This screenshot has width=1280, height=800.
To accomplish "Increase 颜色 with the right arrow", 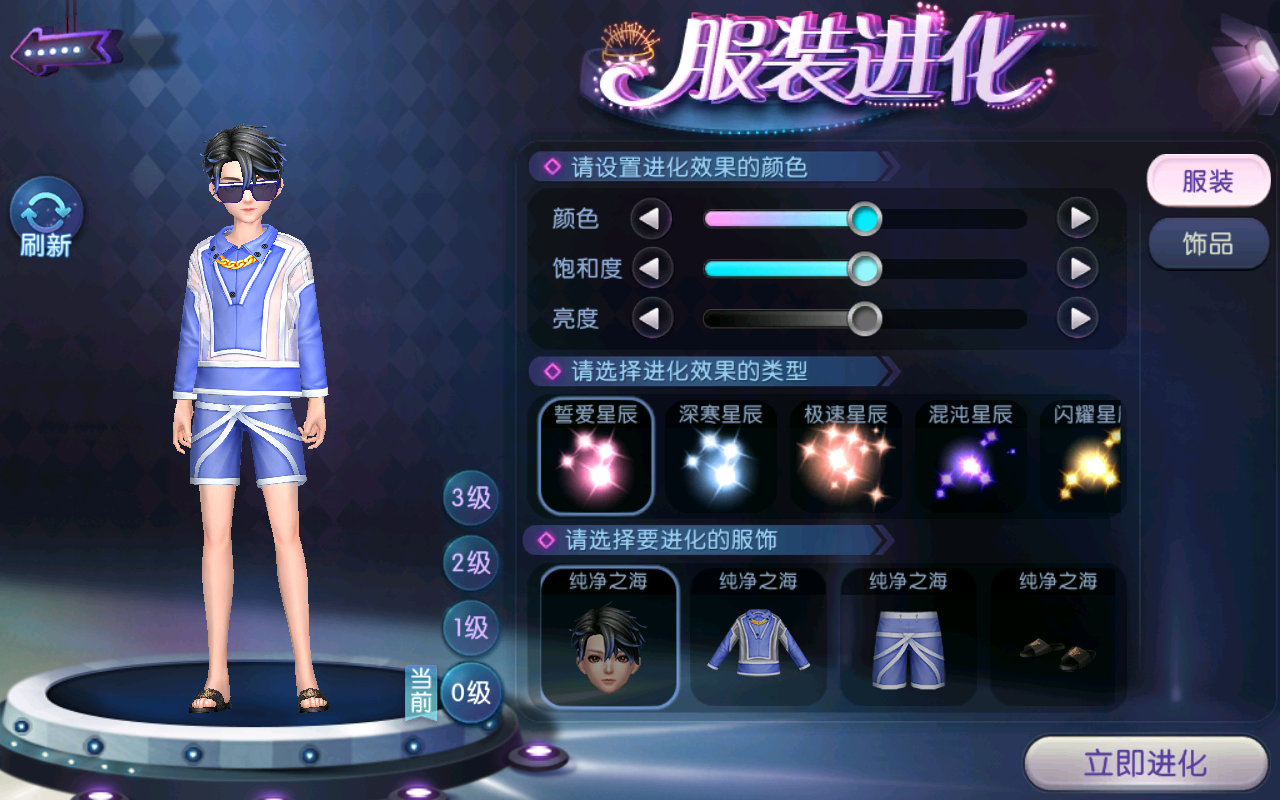I will pos(1078,218).
